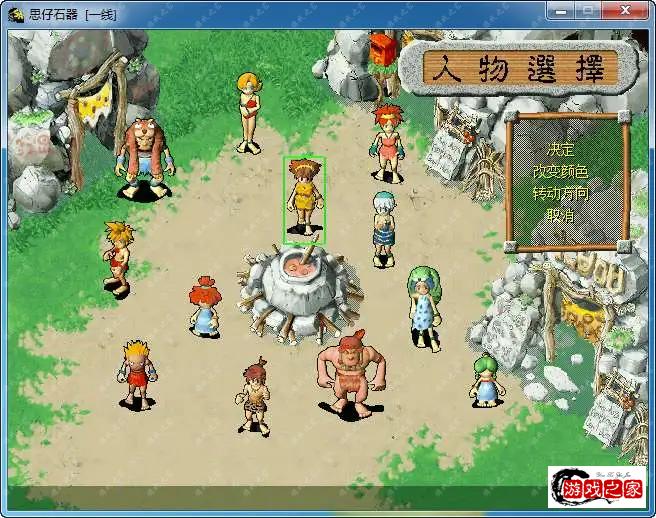Select the highlighted character in the green box
Screen dimensions: 656x518
point(303,199)
